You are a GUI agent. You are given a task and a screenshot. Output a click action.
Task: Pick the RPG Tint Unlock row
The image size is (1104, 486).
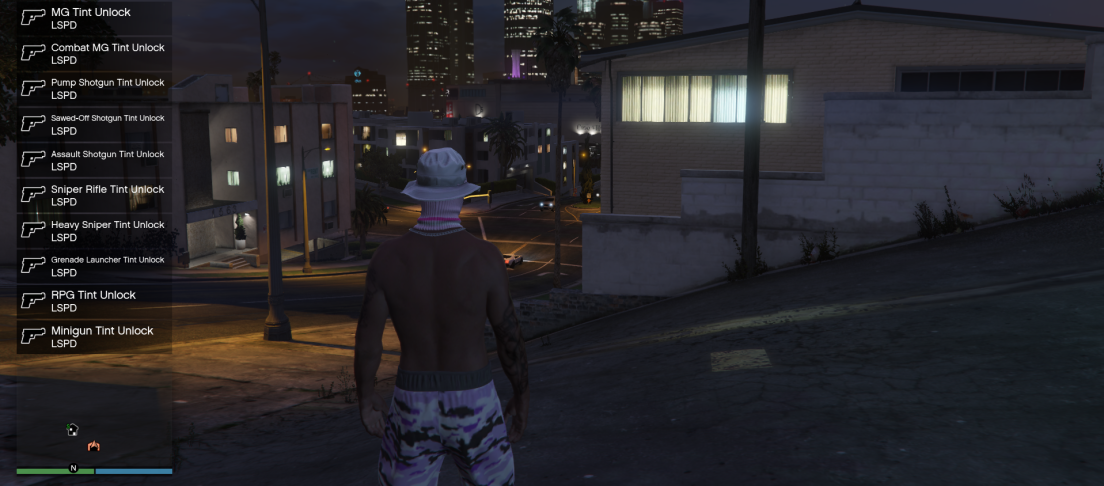pos(94,301)
